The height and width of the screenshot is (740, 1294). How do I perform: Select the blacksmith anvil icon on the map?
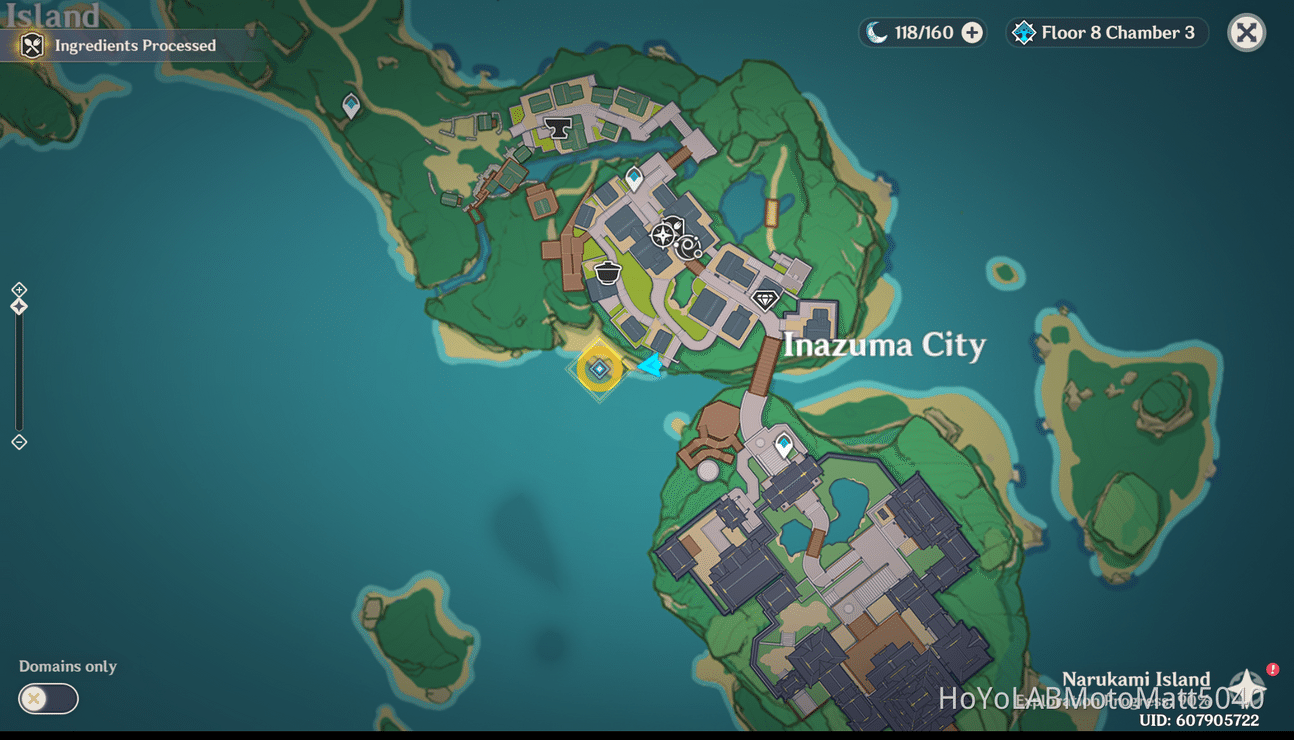tap(557, 127)
